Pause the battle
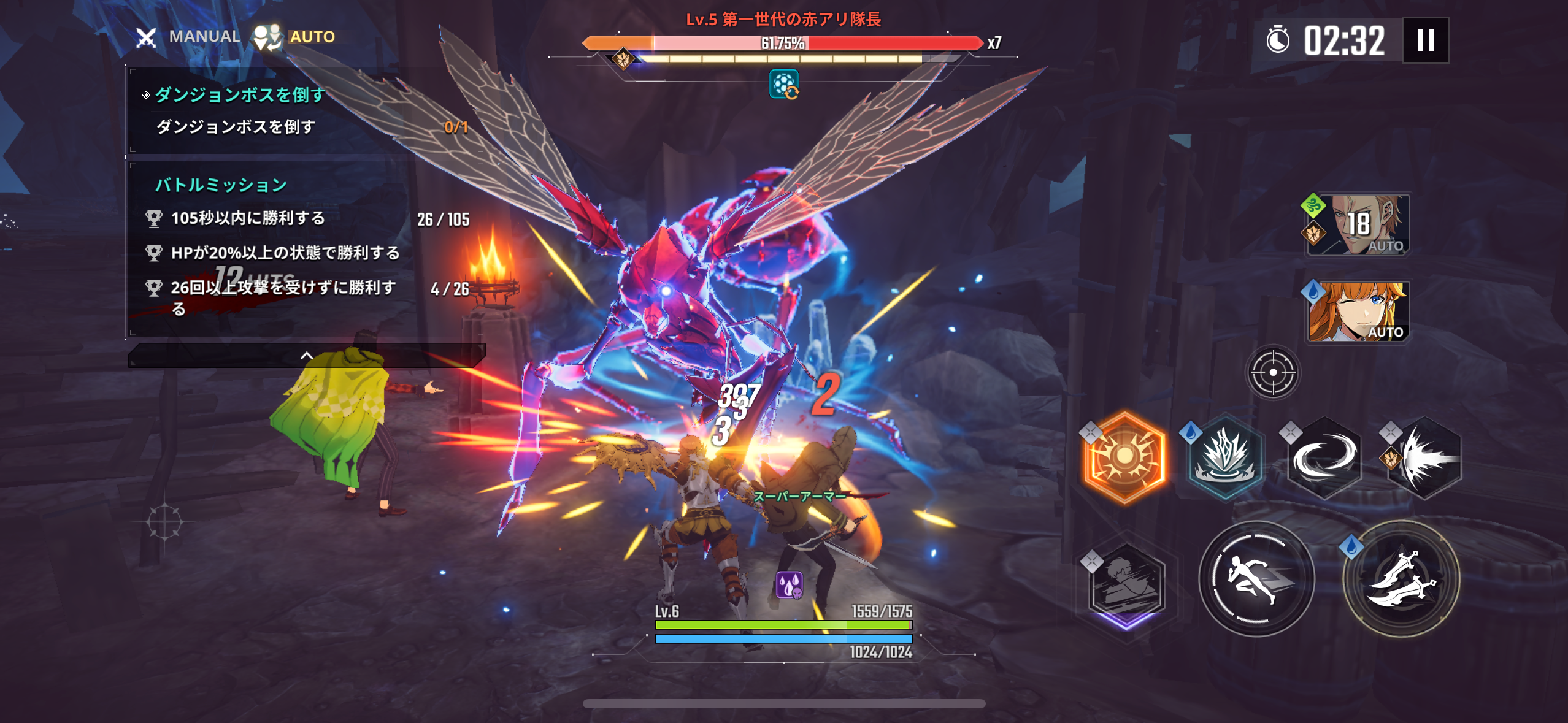 [1426, 40]
